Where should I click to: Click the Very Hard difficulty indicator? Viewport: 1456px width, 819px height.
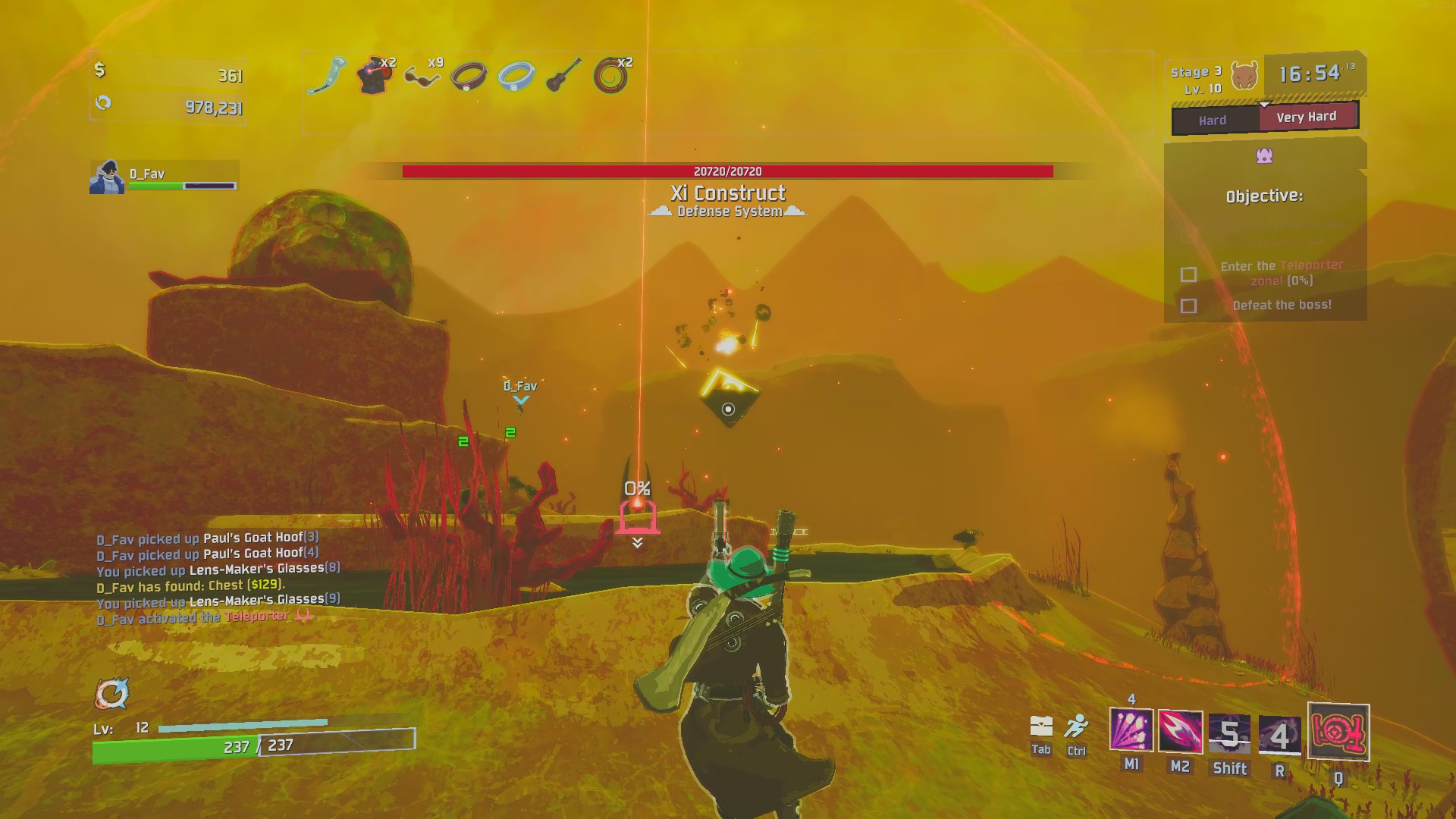point(1307,117)
